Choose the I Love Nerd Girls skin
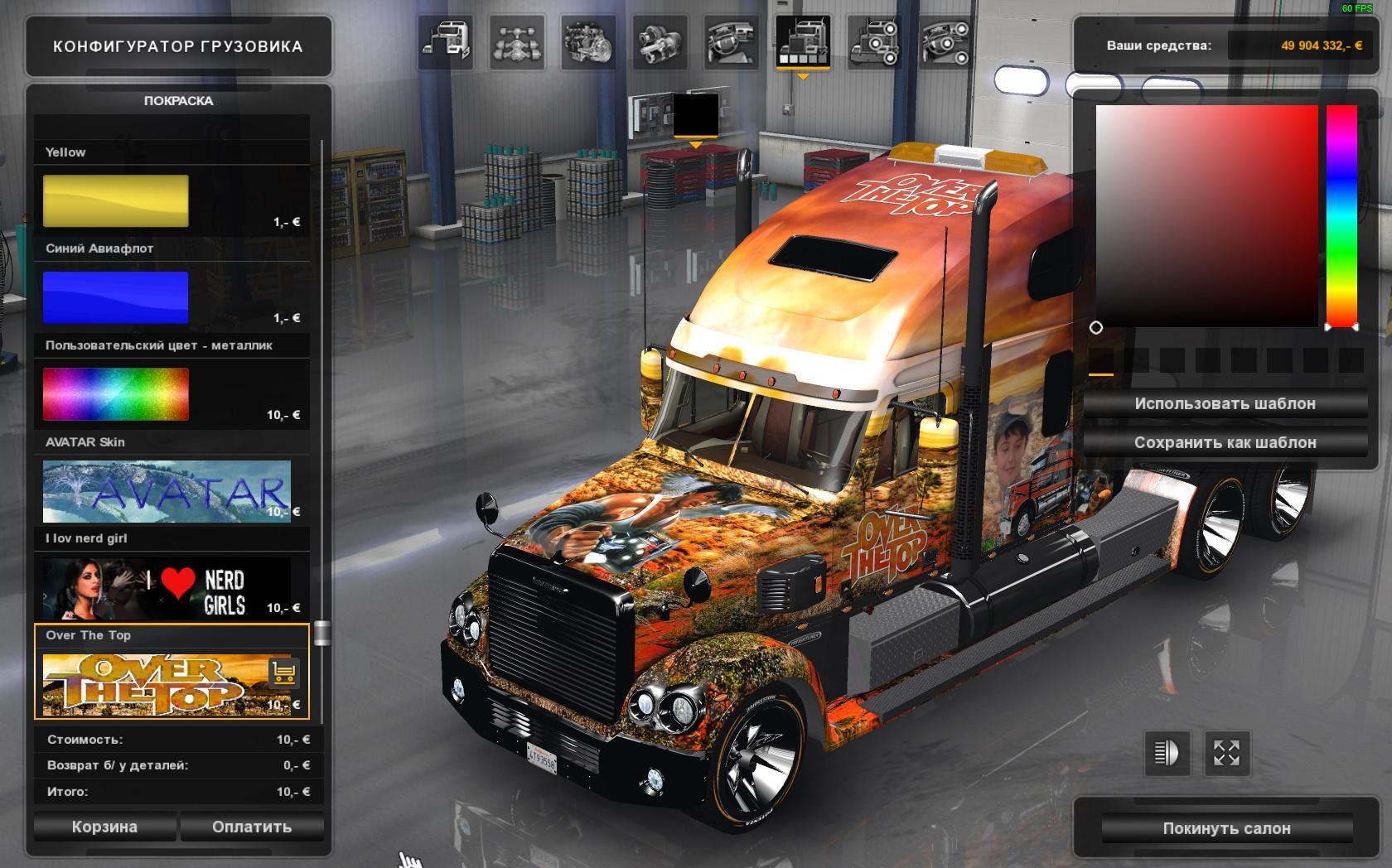Screen dimensions: 1392x868 click(x=167, y=588)
